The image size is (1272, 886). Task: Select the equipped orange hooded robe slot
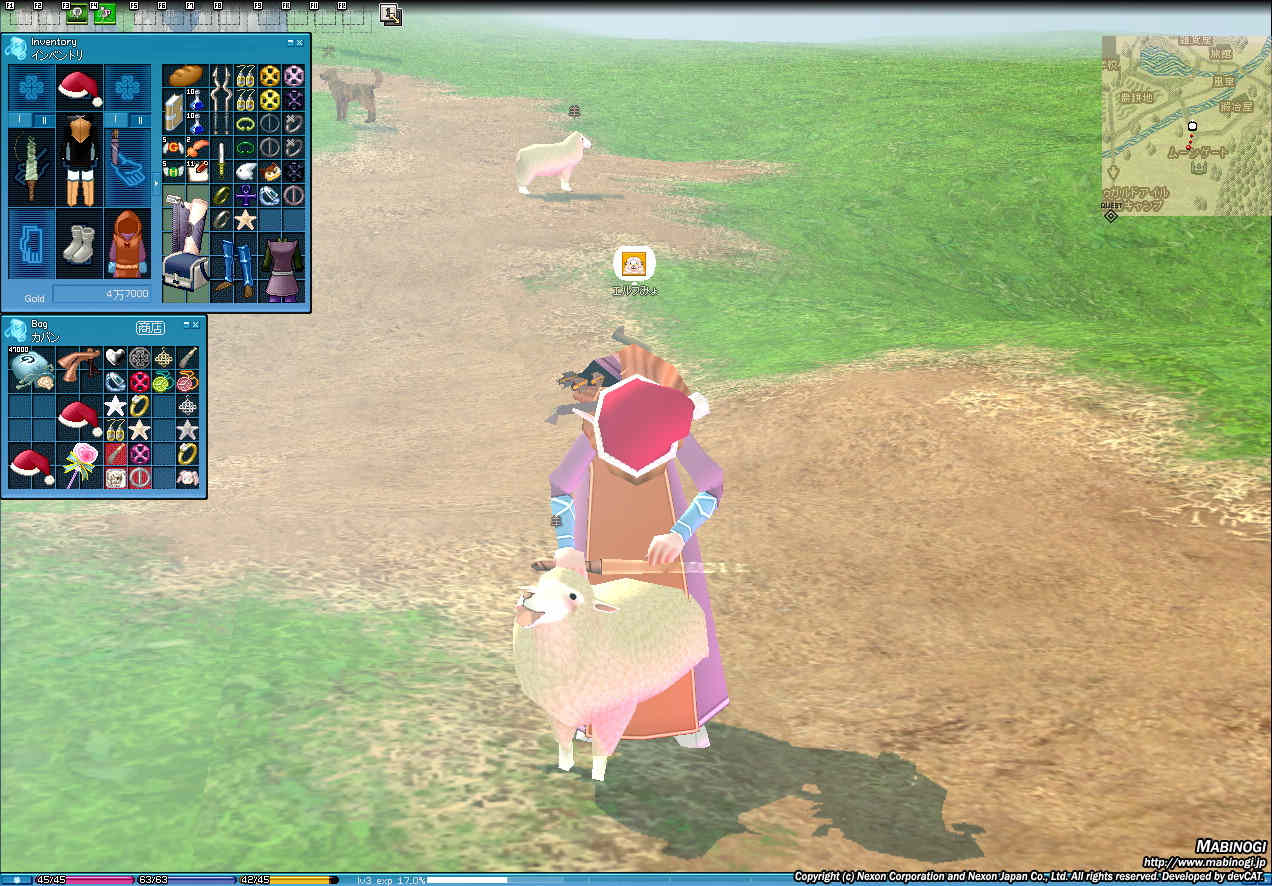click(x=127, y=244)
